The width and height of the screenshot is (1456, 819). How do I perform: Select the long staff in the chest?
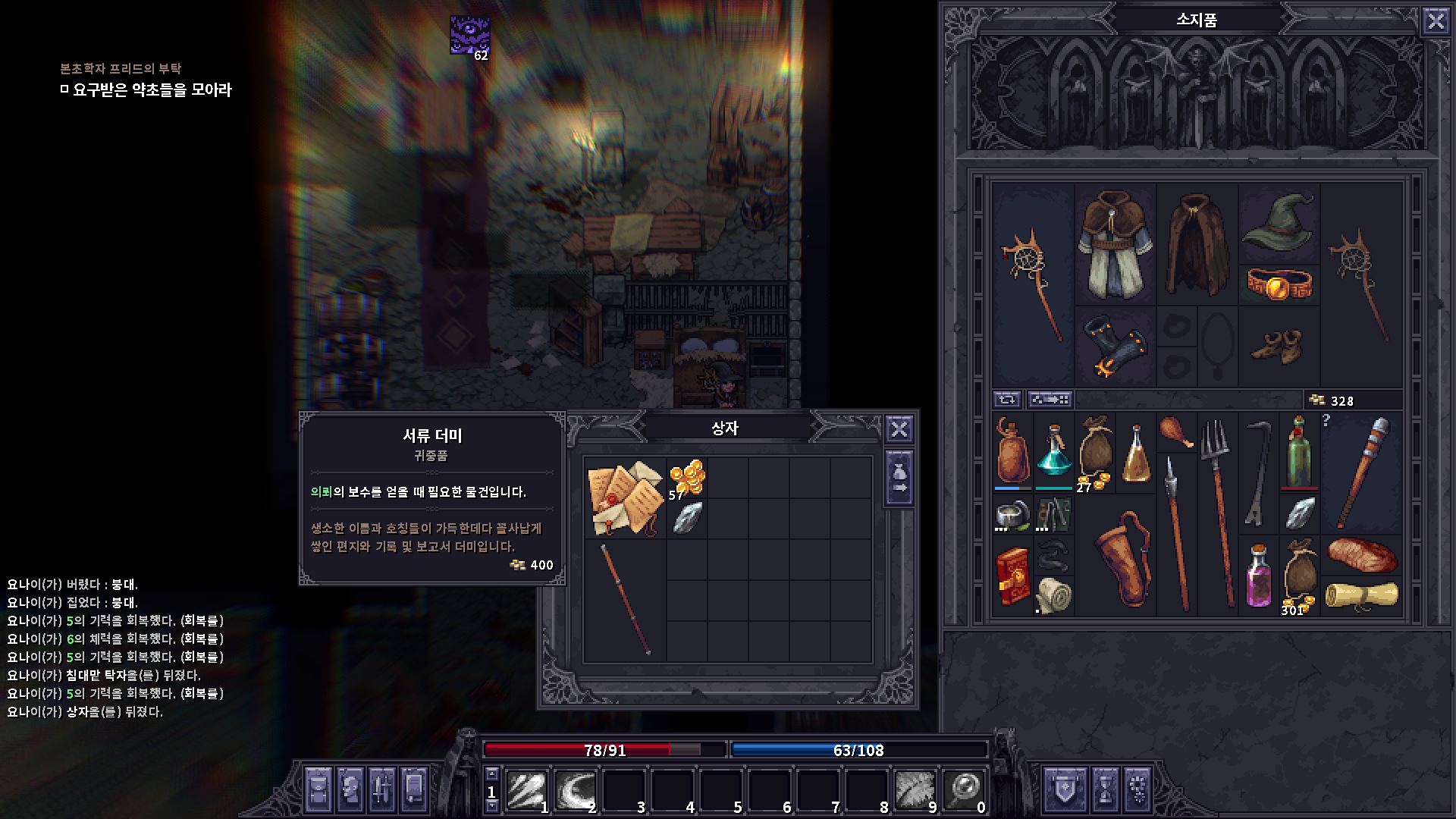(x=626, y=599)
